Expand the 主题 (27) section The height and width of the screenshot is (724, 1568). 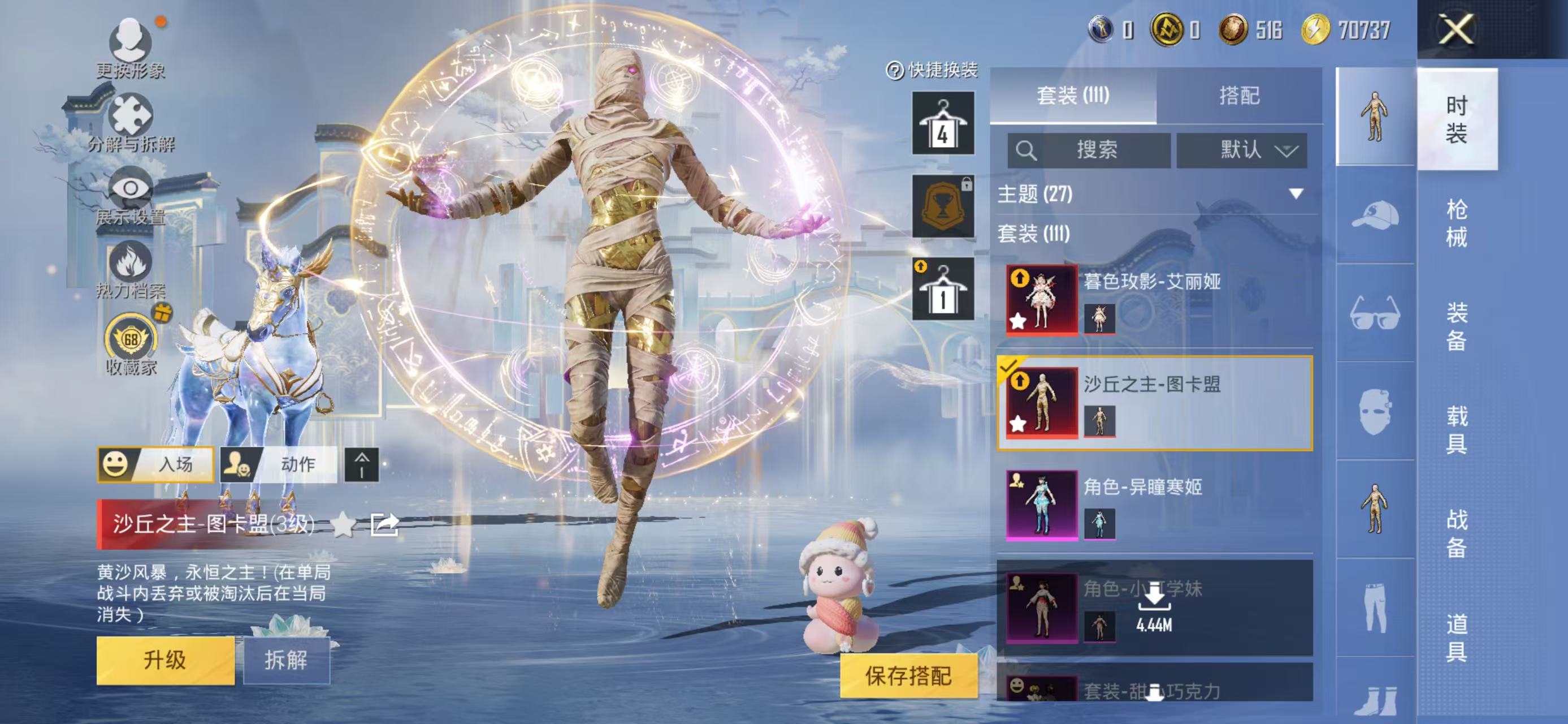(x=1296, y=193)
